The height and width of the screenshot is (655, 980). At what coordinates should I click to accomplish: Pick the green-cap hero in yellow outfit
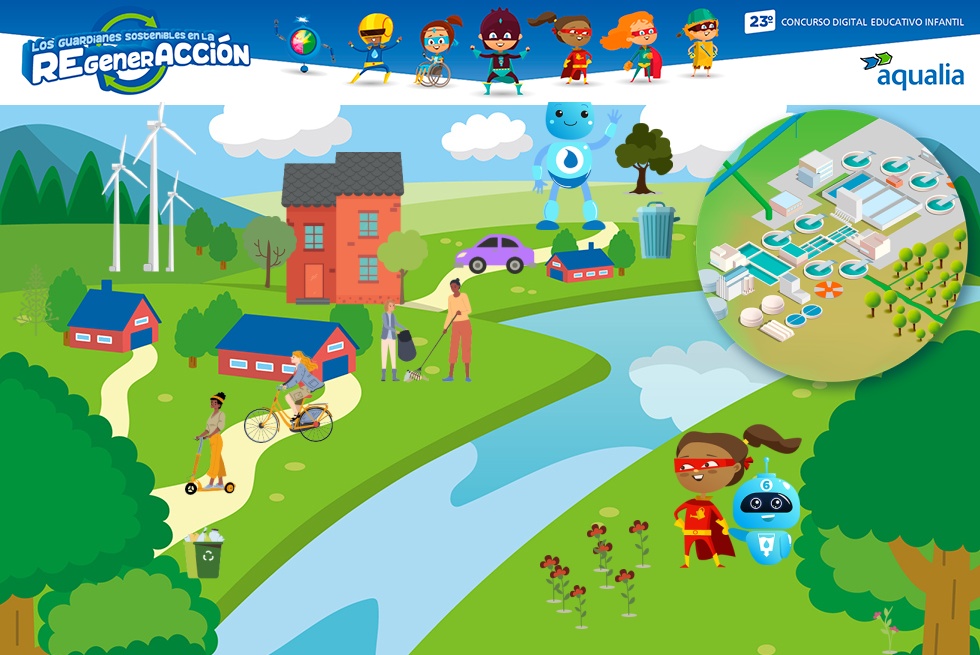click(x=702, y=44)
